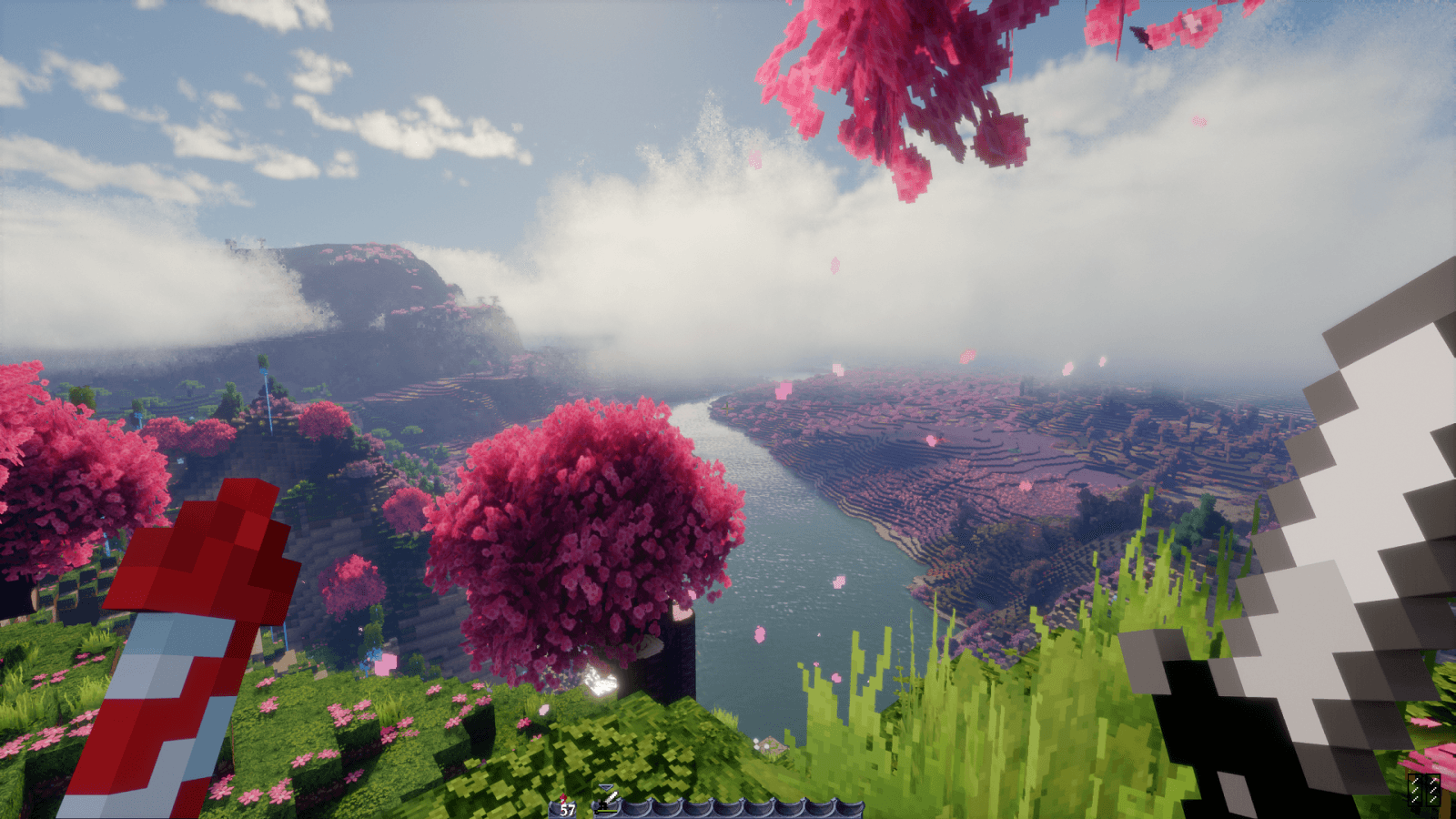Click the 57 arrow counter number
Viewport: 1456px width, 819px height.
pyautogui.click(x=566, y=809)
